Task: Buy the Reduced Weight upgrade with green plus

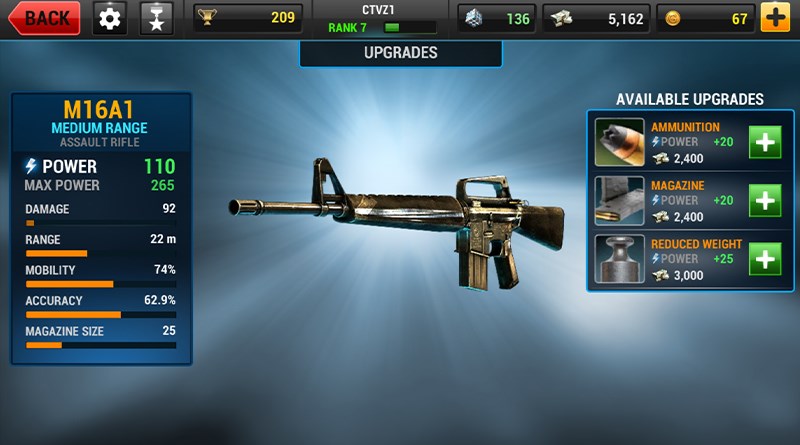Action: [x=766, y=260]
